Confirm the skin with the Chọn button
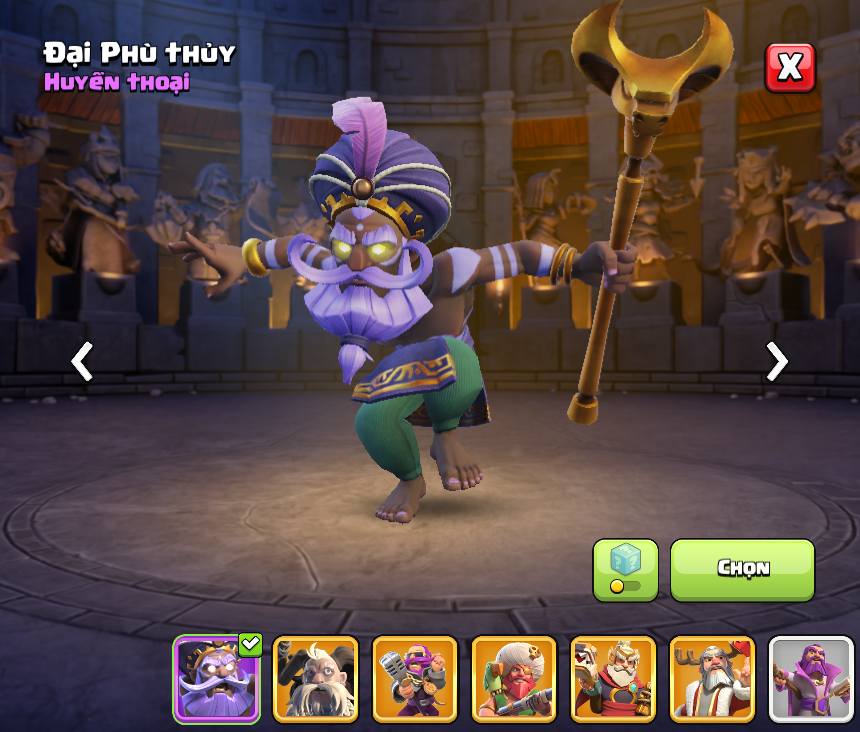The image size is (860, 732). click(x=742, y=569)
